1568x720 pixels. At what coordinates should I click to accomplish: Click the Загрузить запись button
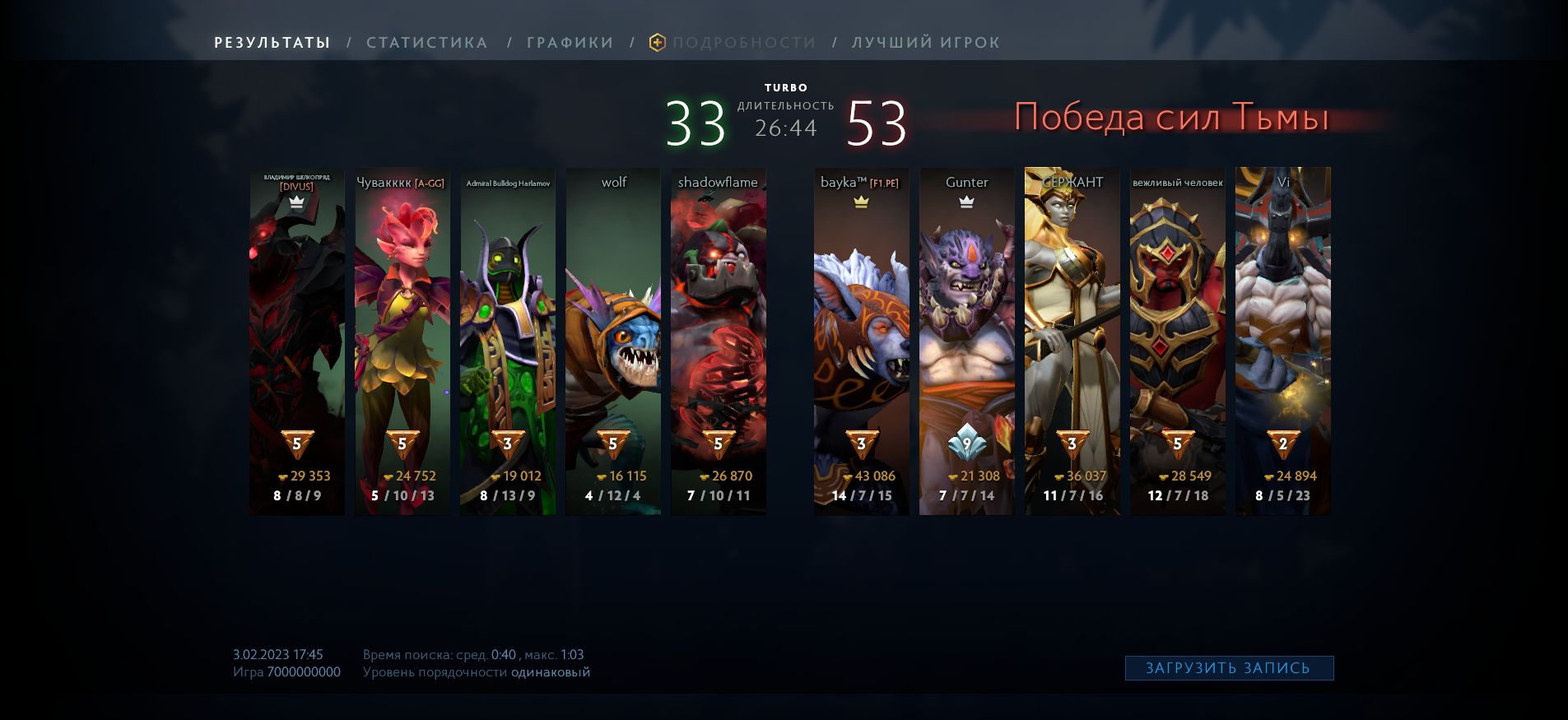coord(1228,668)
